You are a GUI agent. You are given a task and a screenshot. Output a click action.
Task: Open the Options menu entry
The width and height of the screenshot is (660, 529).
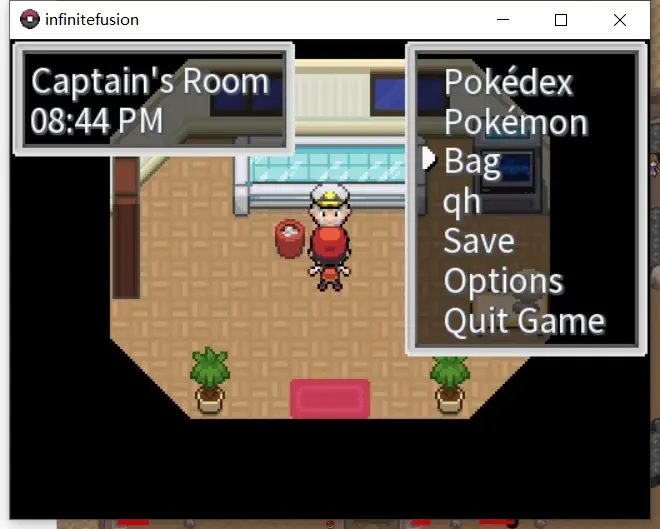[x=503, y=281]
